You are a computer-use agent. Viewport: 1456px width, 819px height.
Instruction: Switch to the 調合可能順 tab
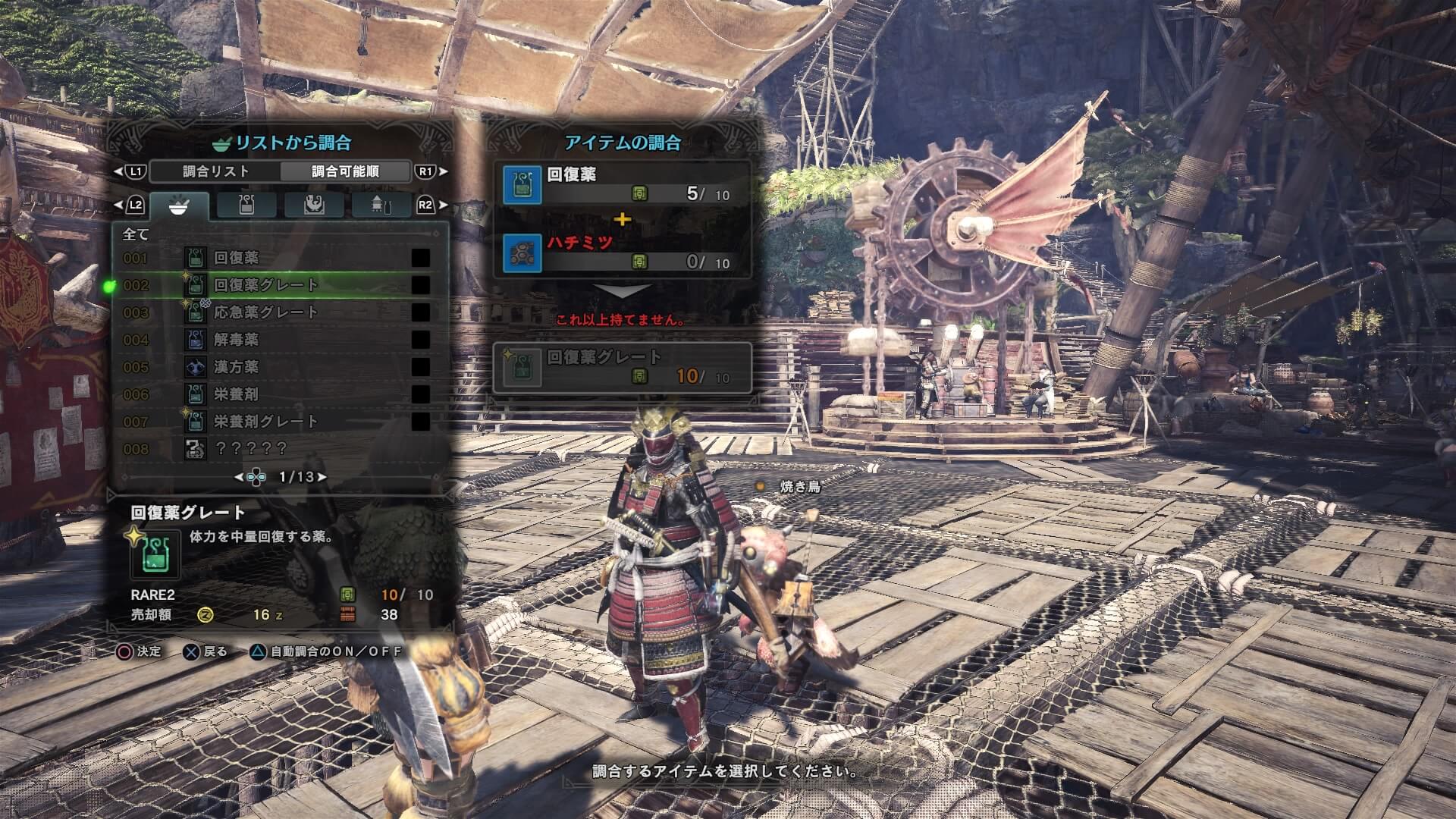(x=345, y=171)
